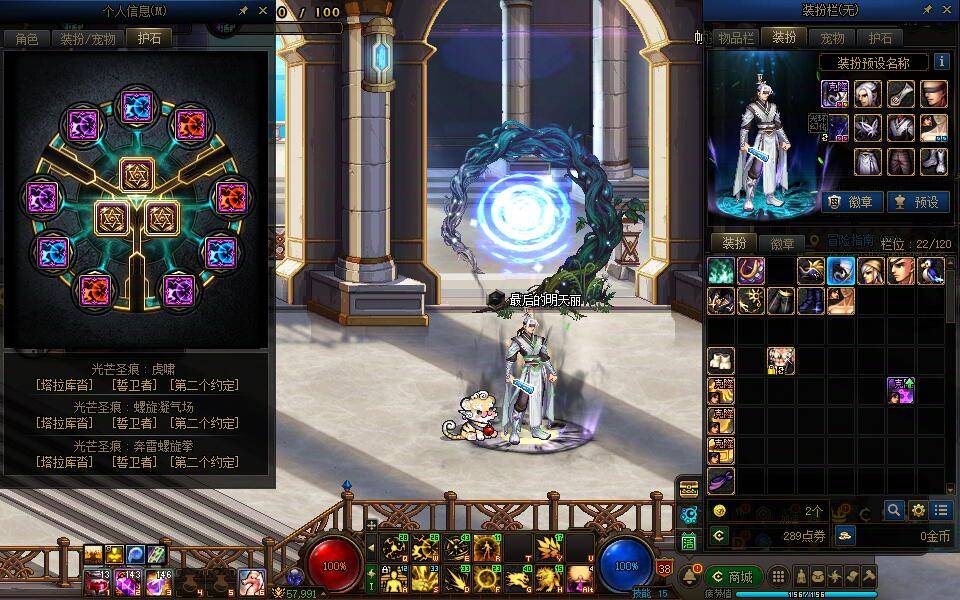This screenshot has height=600, width=960.
Task: Close the 个人信息 personal info window
Action: coord(263,11)
